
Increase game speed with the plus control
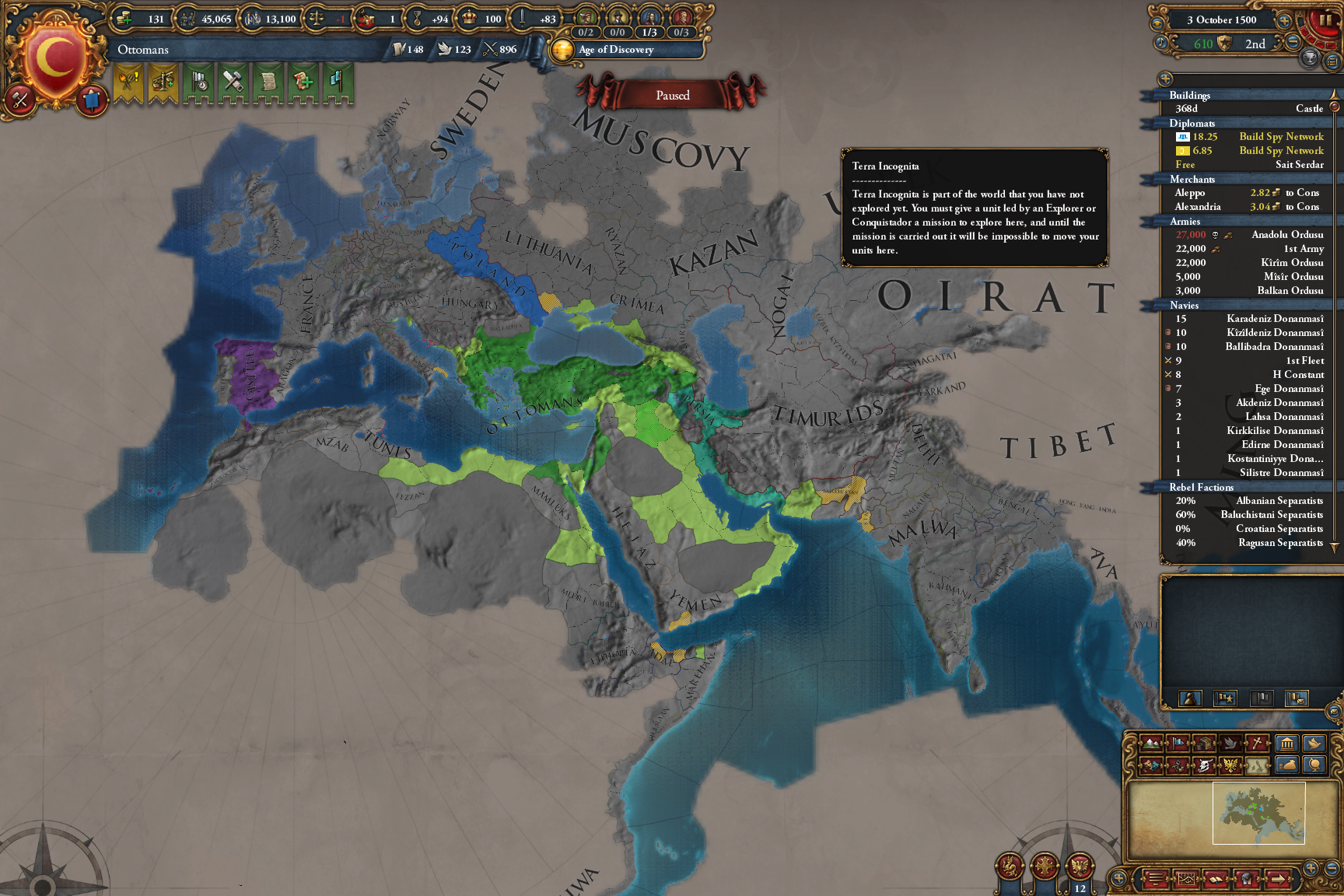click(x=1284, y=21)
